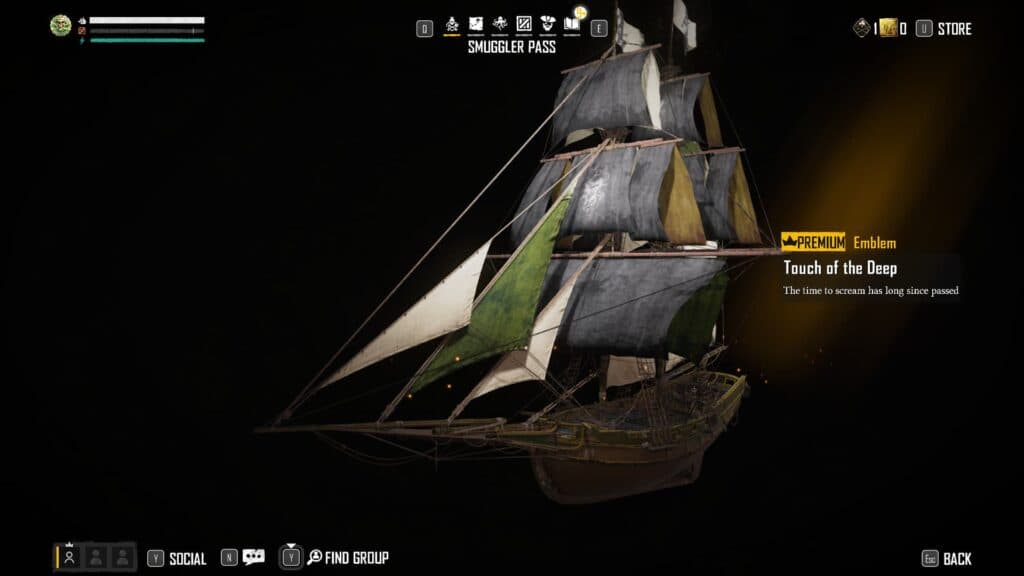Switch to the ship wheel tab
1024x576 pixels.
click(x=500, y=24)
